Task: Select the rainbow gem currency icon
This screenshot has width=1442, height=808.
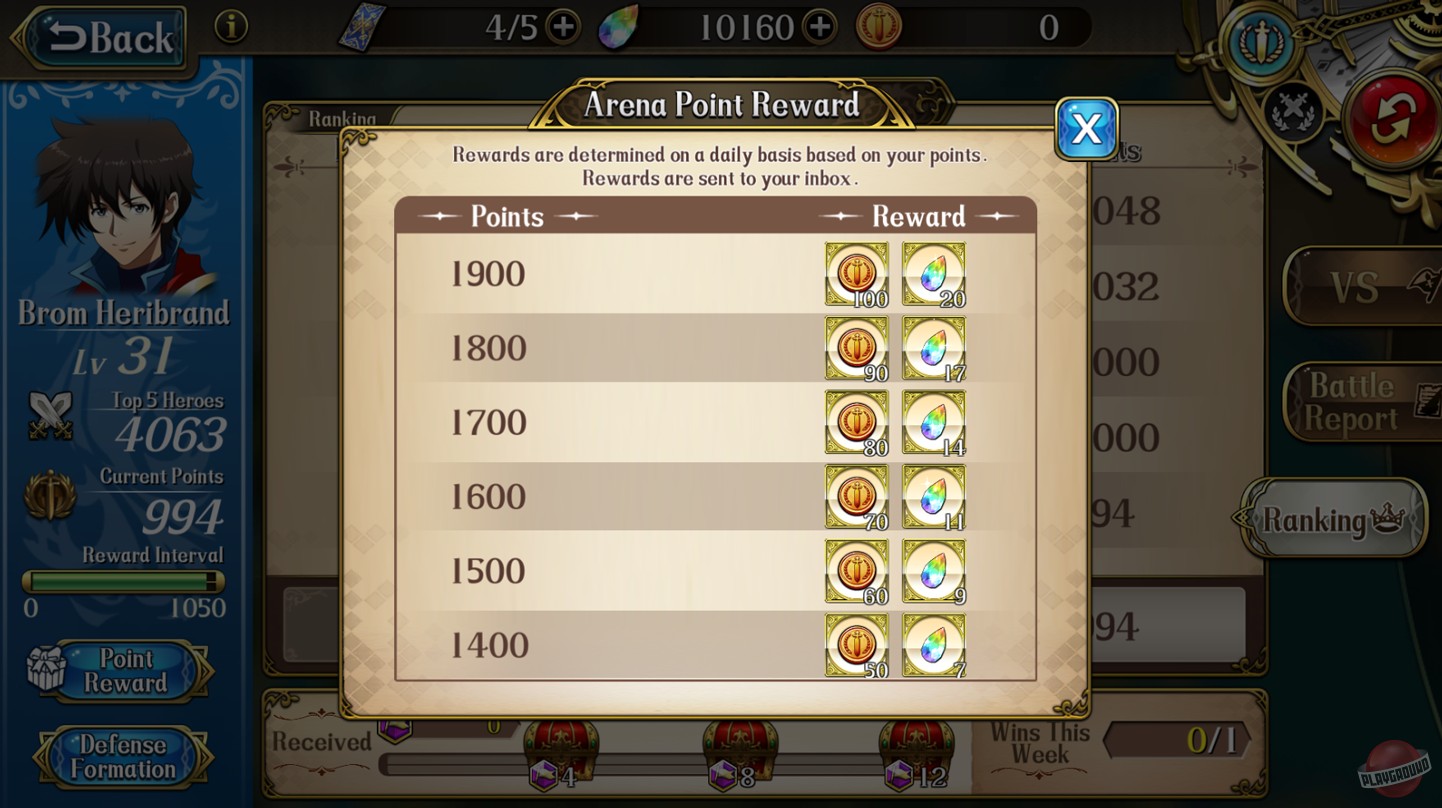Action: point(622,24)
